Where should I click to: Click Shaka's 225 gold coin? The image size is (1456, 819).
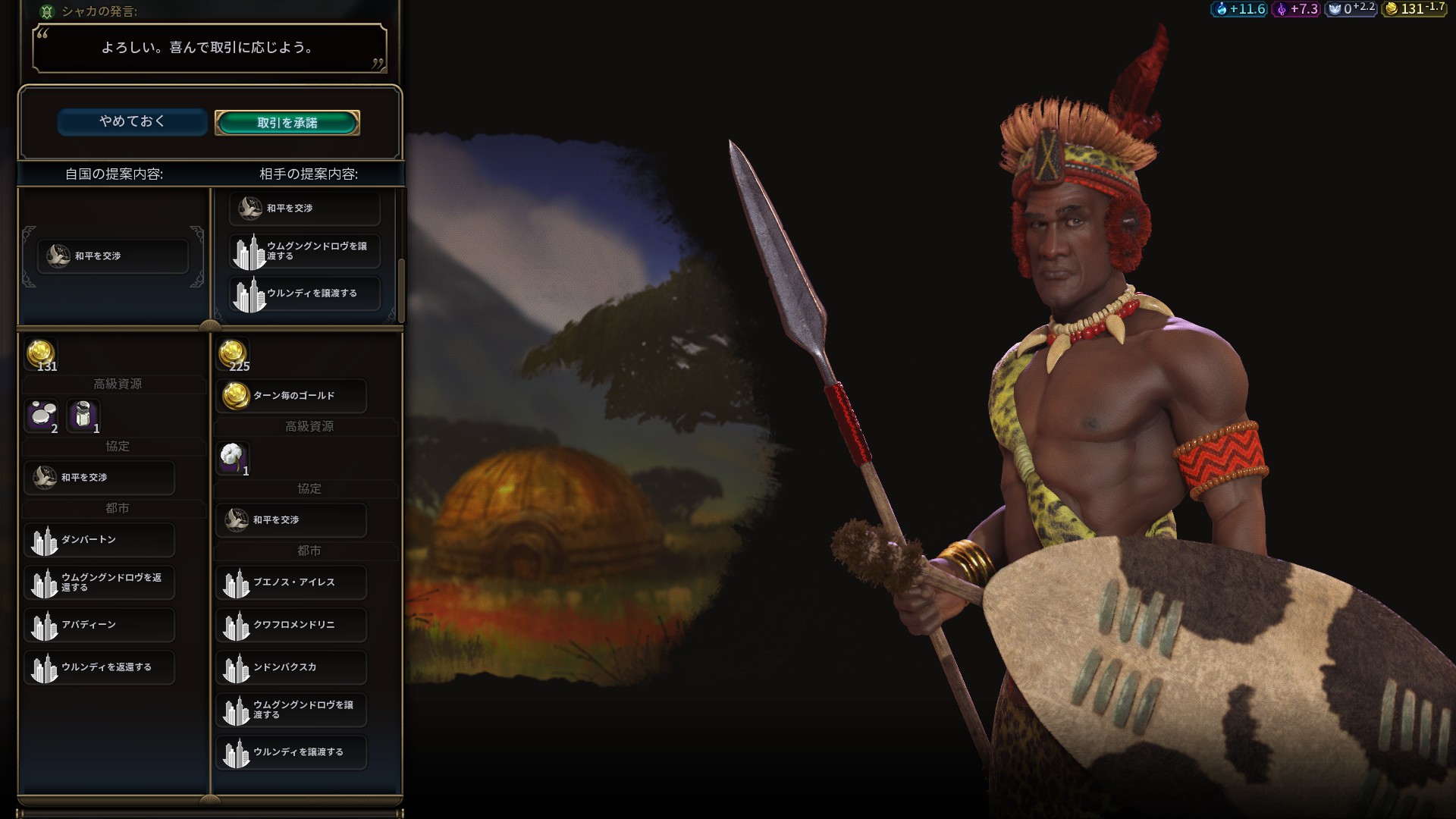pos(233,353)
